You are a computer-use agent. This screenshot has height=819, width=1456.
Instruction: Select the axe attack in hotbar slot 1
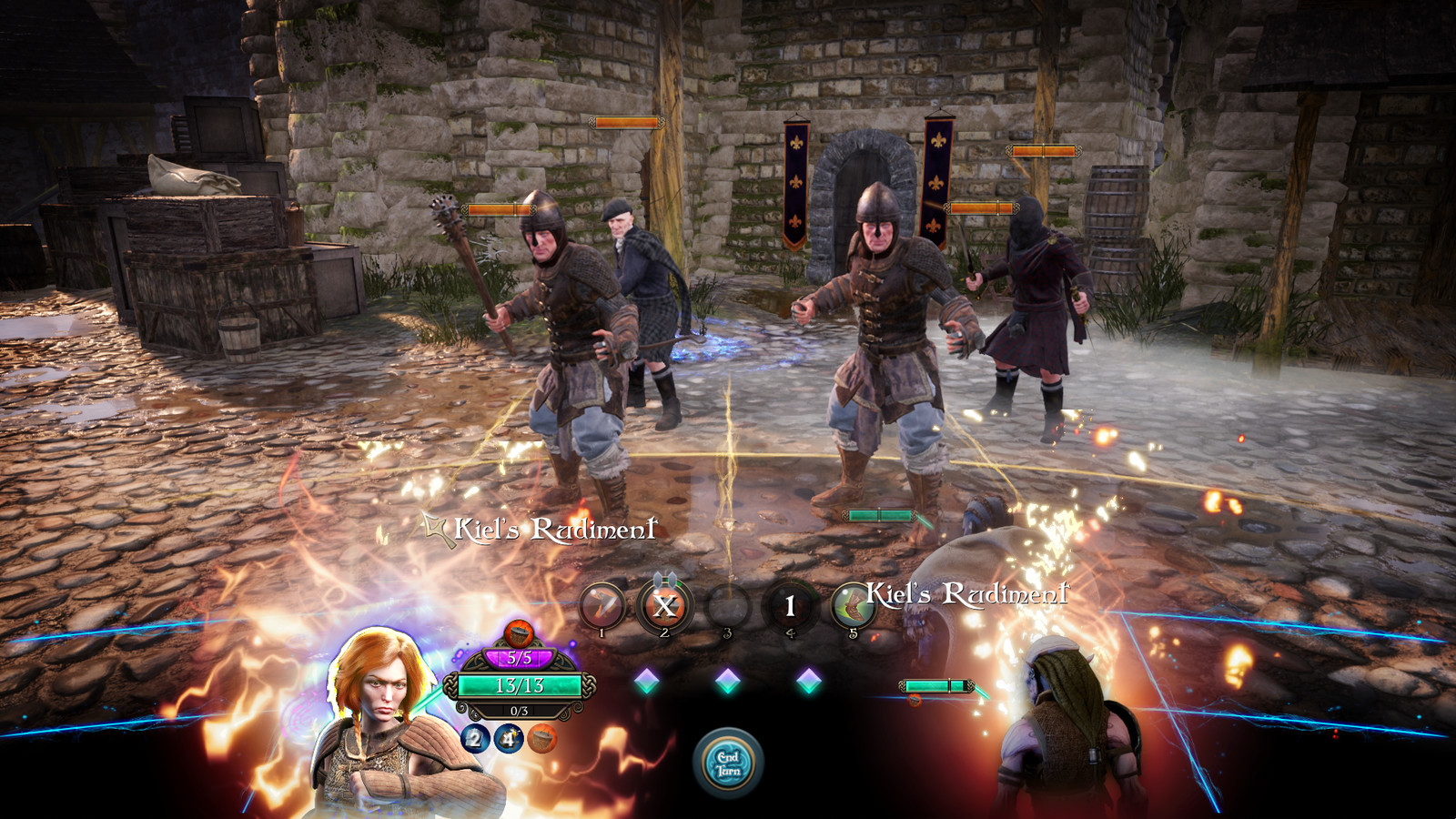point(602,602)
